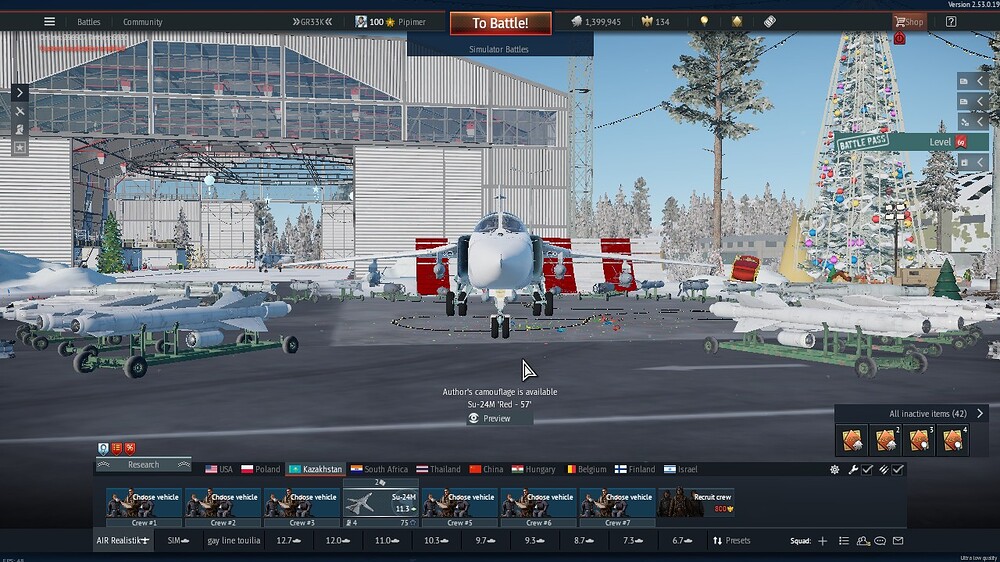Open the Research tree
The height and width of the screenshot is (562, 1000).
143,464
